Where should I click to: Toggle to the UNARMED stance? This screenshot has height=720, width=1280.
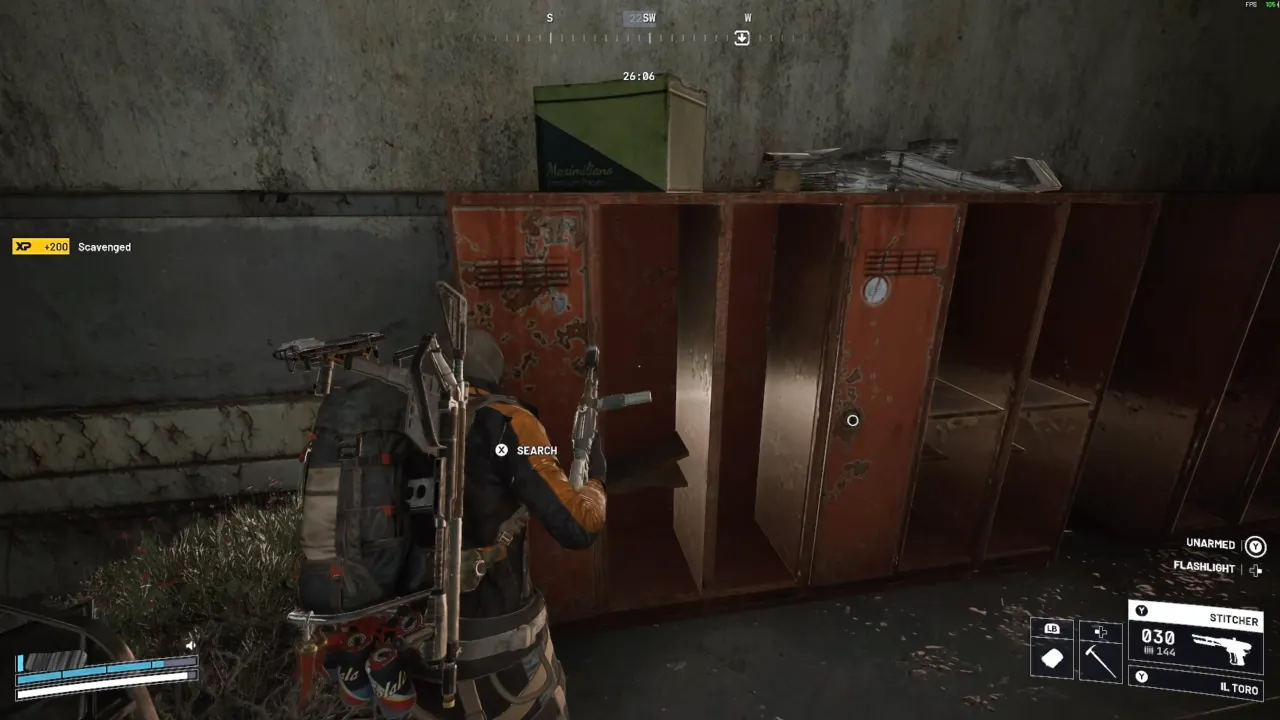coord(1209,544)
